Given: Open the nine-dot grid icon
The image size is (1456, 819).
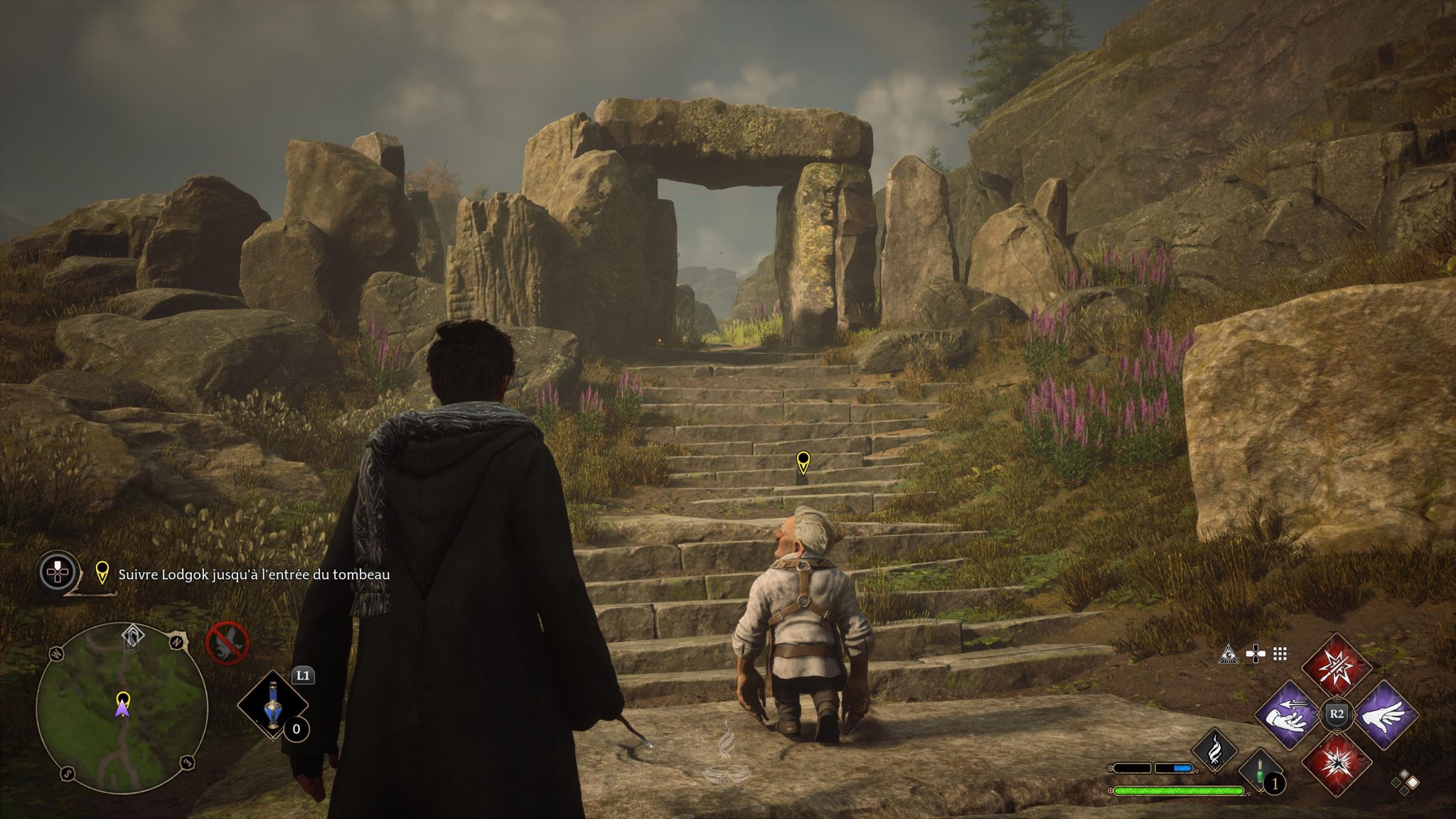Looking at the screenshot, I should [1280, 654].
